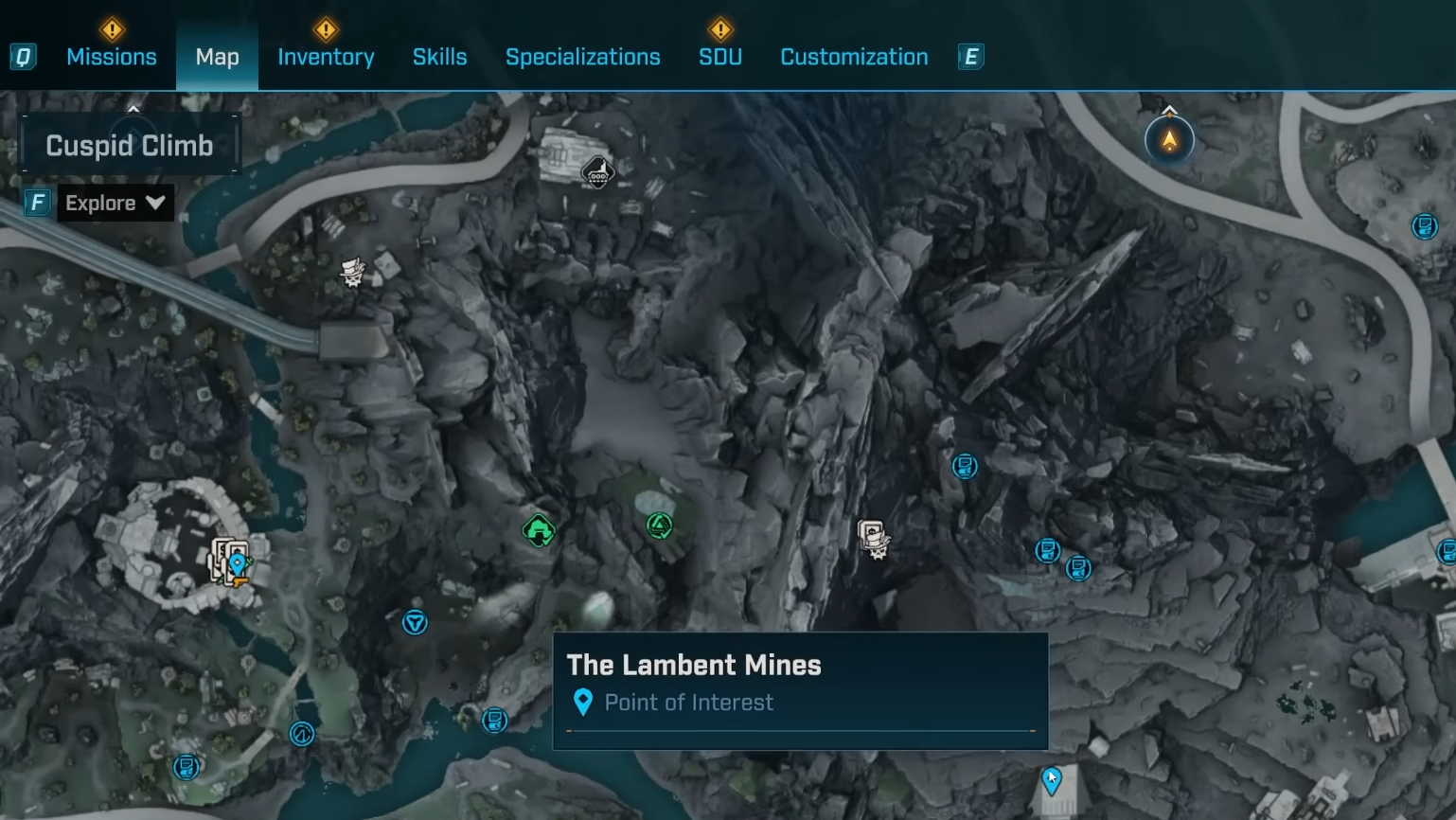Show the SDU tab
Viewport: 1456px width, 820px height.
pos(719,57)
